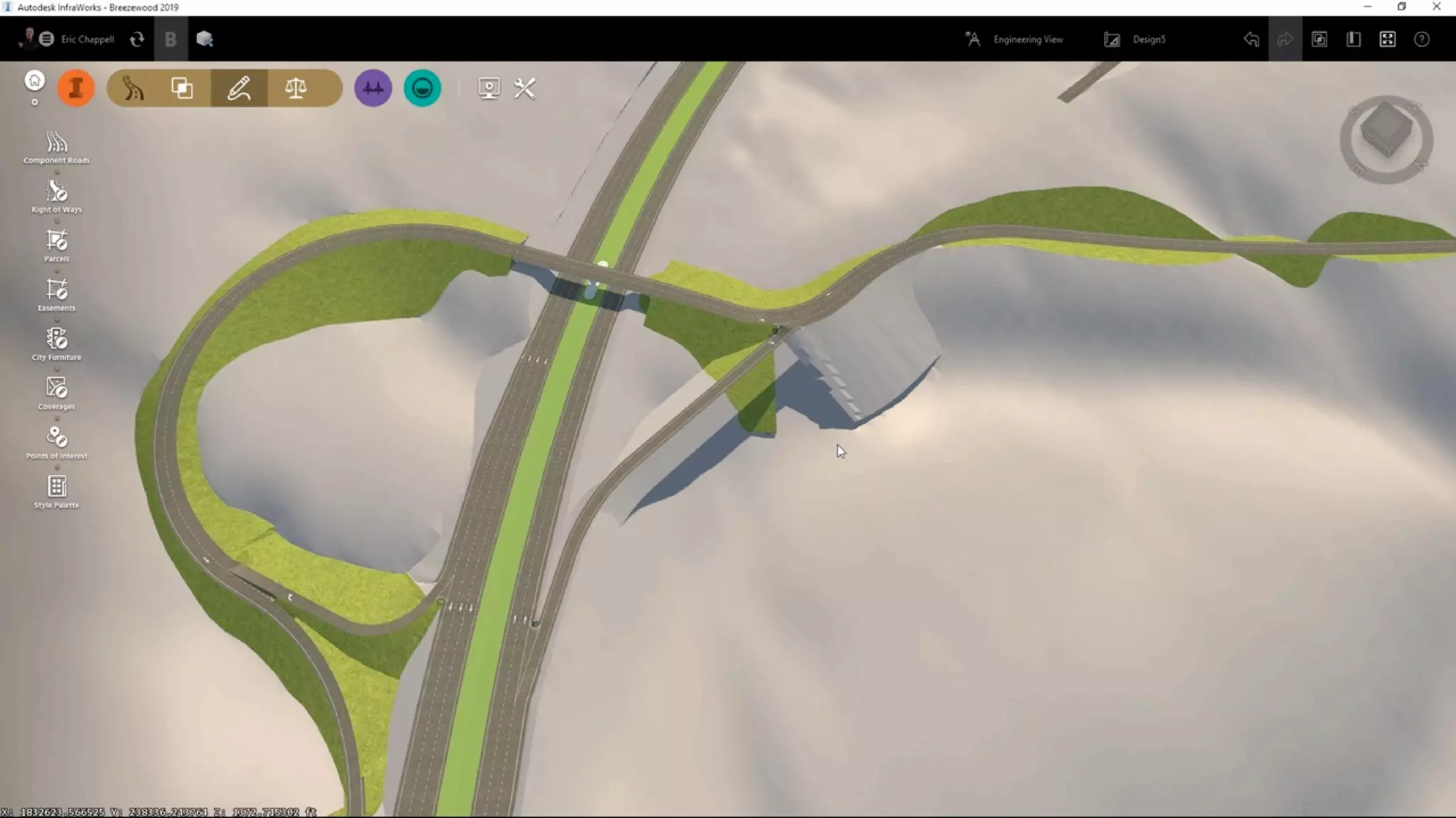Screen dimensions: 1456x818
Task: Open the wrench and screwdriver settings tool
Action: tap(525, 88)
